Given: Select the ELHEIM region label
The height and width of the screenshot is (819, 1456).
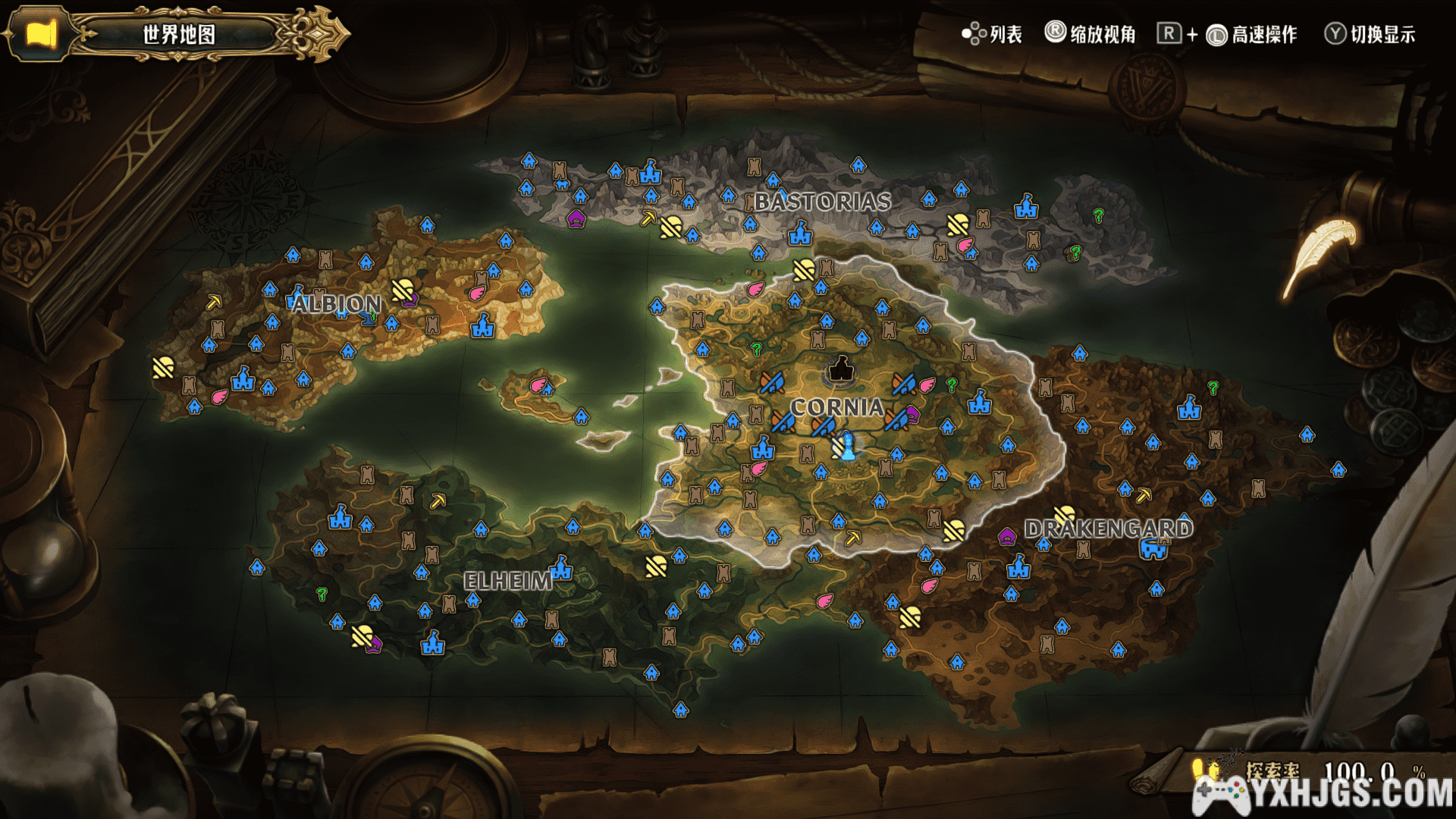Looking at the screenshot, I should pos(508,582).
